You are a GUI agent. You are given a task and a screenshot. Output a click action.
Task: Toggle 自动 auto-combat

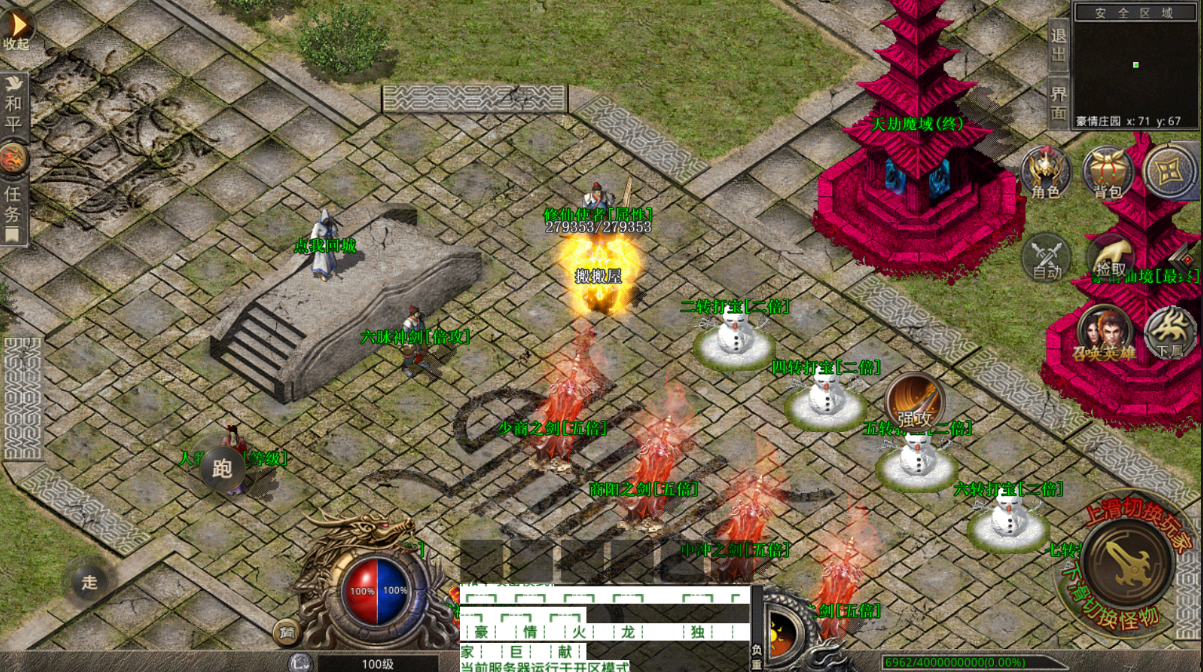(x=1046, y=257)
